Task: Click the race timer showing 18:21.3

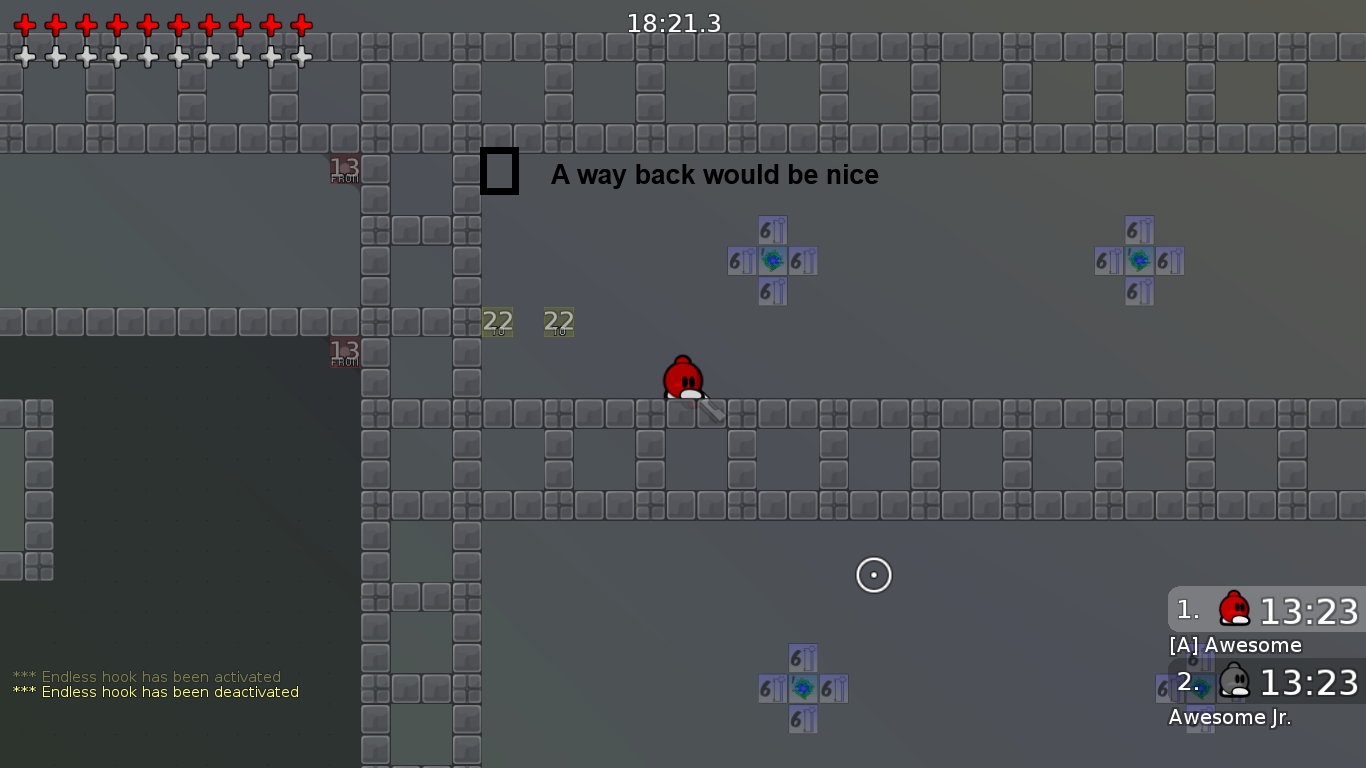Action: coord(672,22)
